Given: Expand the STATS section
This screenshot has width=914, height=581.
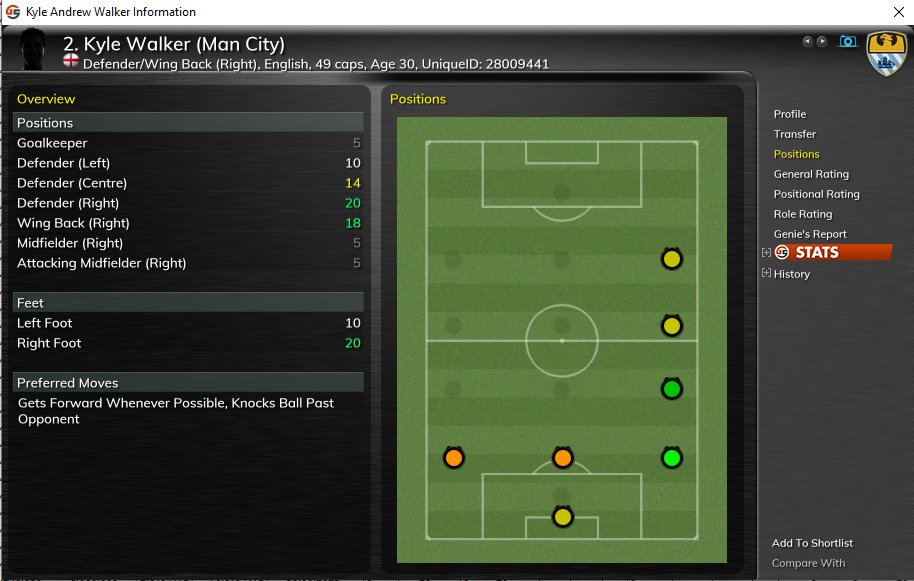Looking at the screenshot, I should [x=767, y=253].
